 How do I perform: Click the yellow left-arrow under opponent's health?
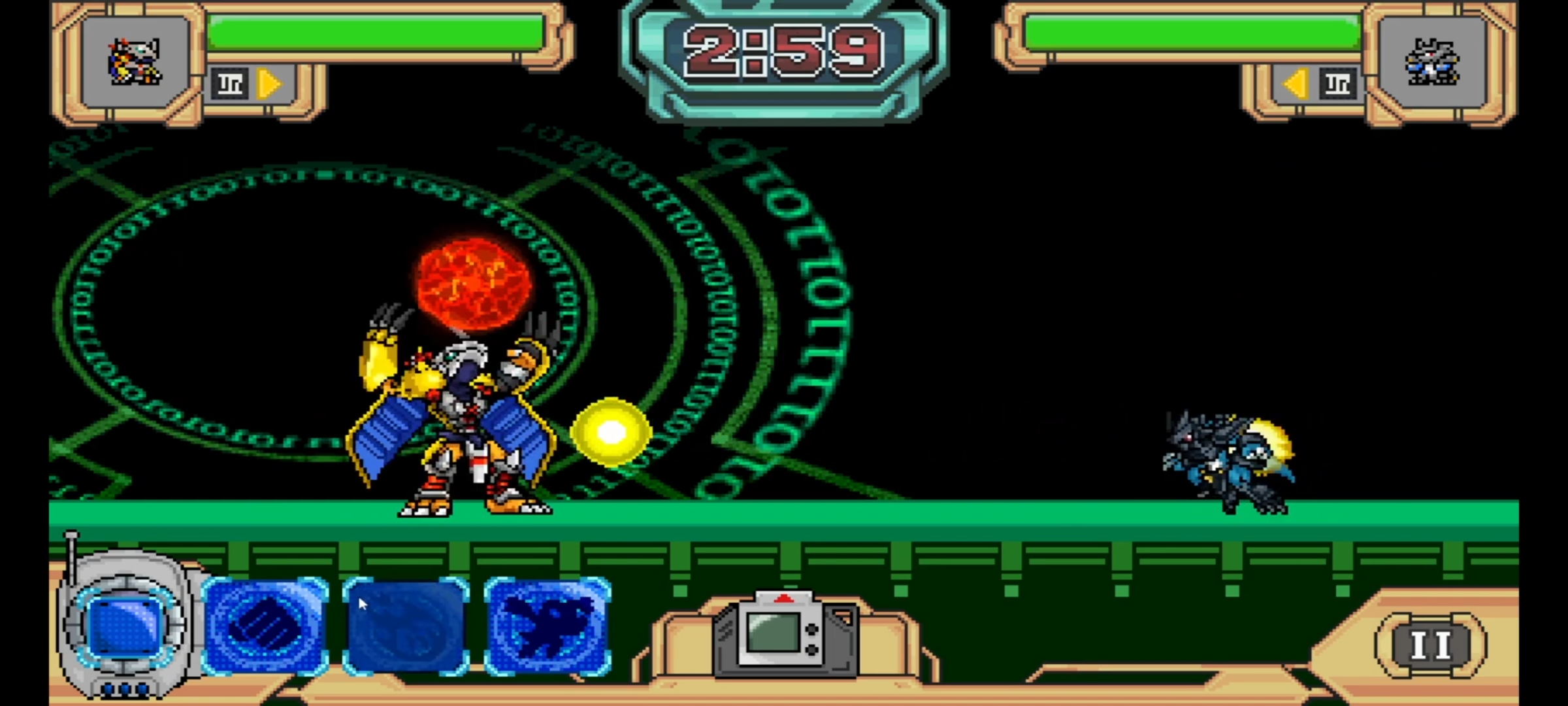[1296, 84]
